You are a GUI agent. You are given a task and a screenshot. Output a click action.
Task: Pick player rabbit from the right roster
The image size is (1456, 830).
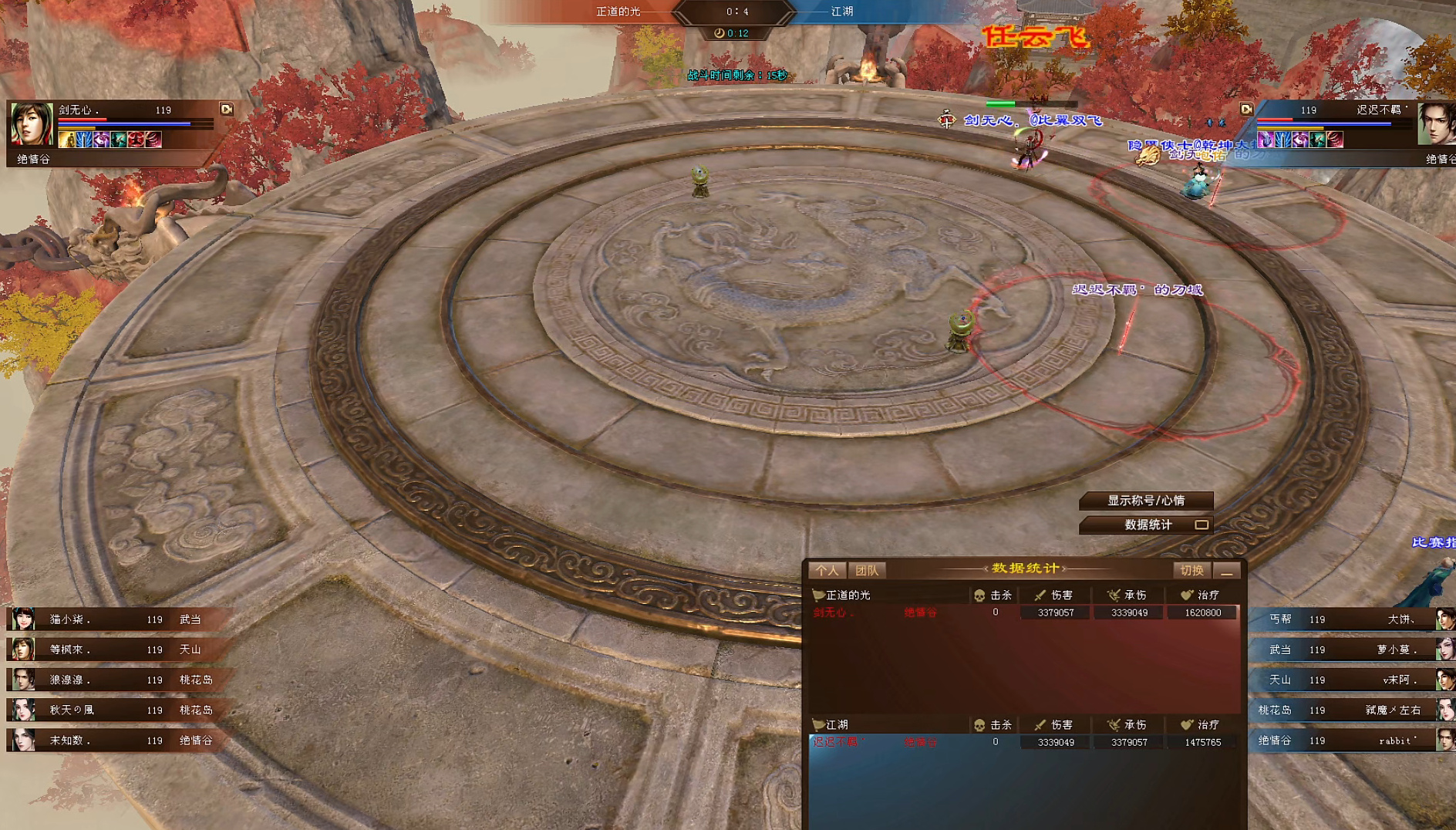[x=1350, y=741]
